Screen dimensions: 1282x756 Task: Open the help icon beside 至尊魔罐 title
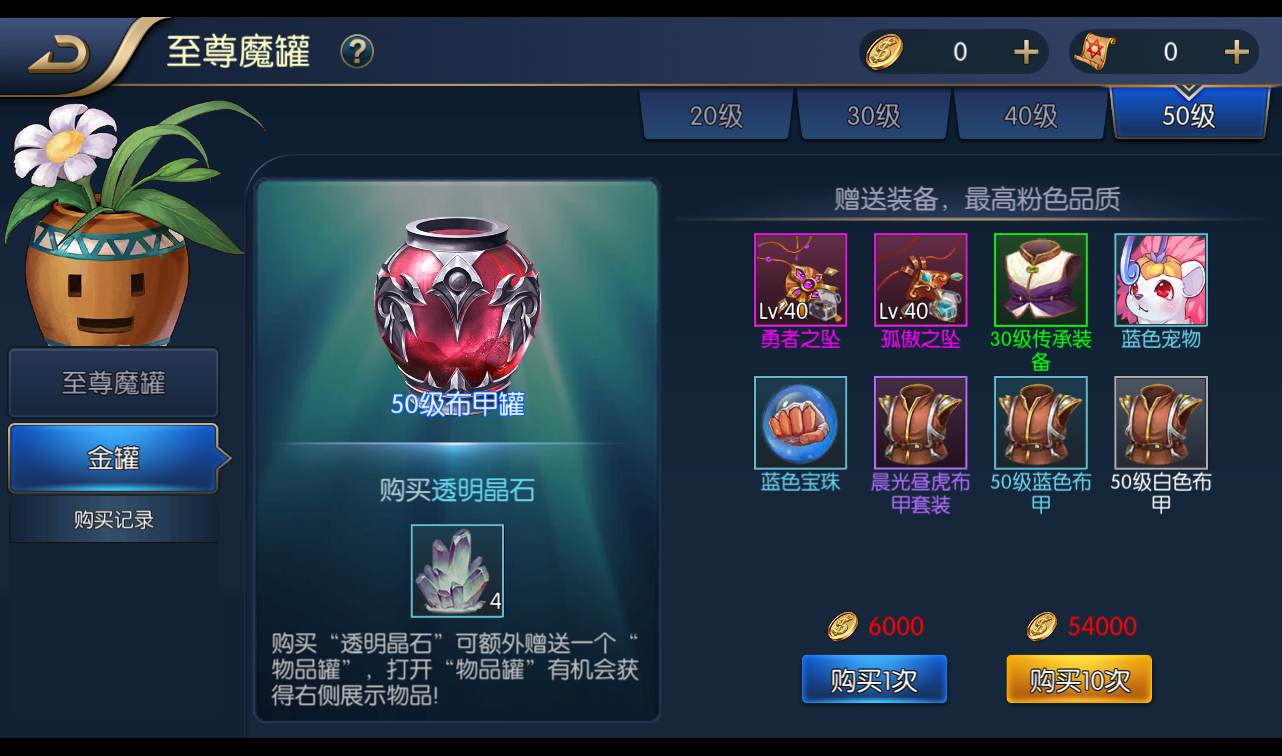coord(357,52)
